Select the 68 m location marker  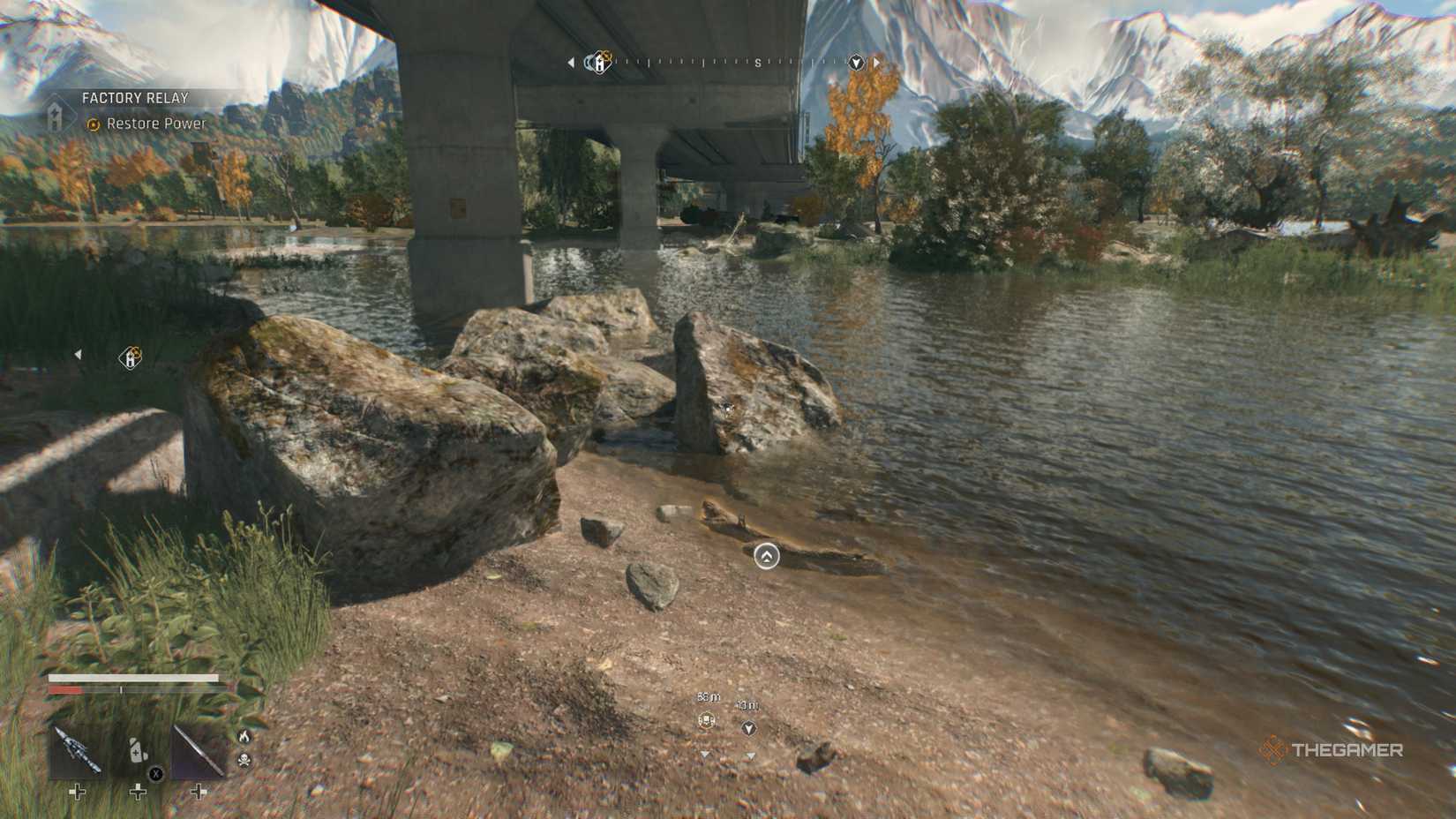707,721
